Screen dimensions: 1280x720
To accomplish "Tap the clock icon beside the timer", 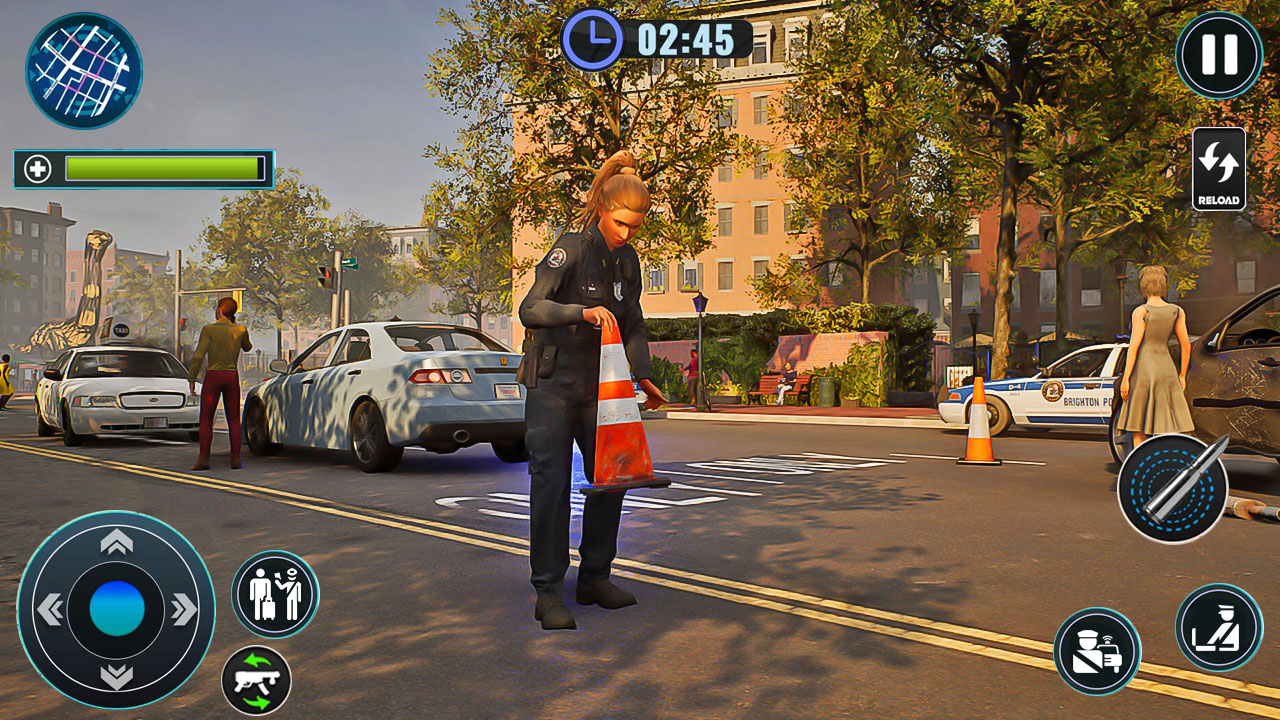I will point(592,41).
